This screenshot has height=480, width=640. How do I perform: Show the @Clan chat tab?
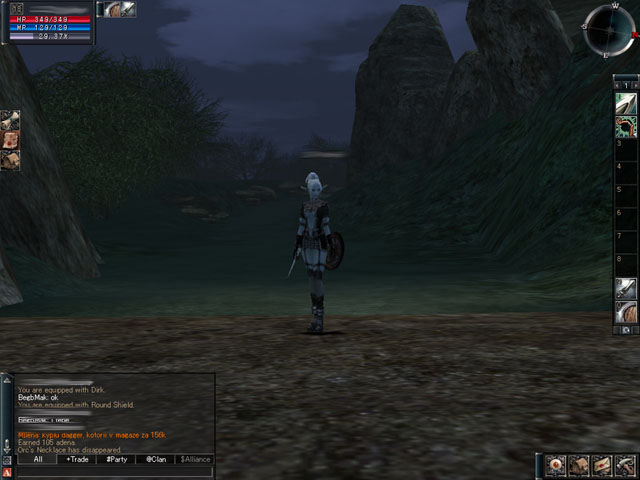[x=156, y=459]
